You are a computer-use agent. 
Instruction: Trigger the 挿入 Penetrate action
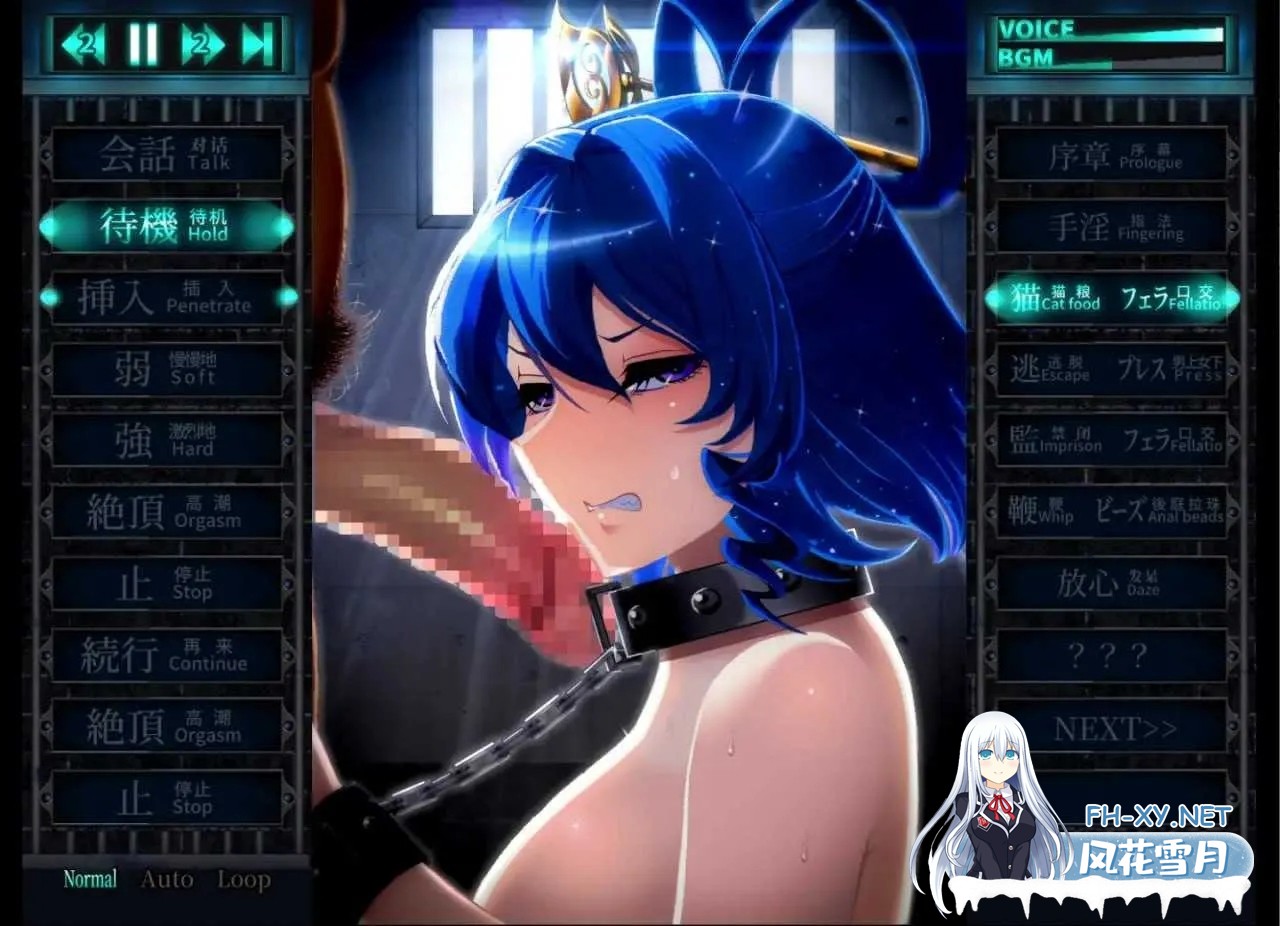[166, 298]
